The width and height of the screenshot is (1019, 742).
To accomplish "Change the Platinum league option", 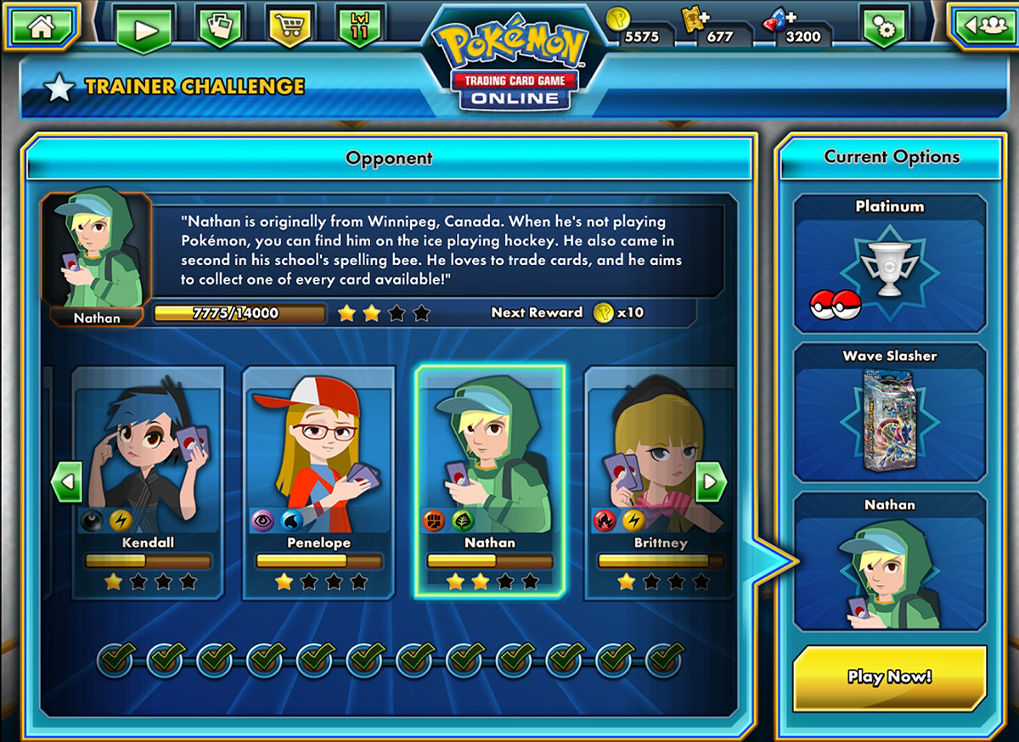I will click(890, 264).
